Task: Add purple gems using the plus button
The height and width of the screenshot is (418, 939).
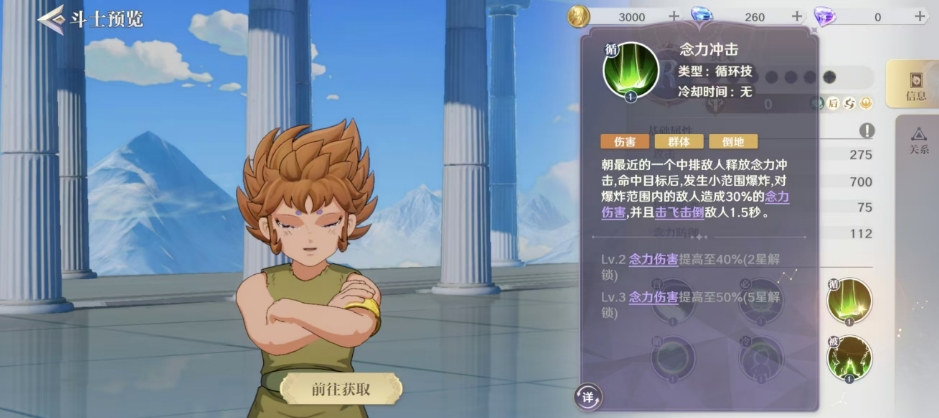Action: (920, 16)
